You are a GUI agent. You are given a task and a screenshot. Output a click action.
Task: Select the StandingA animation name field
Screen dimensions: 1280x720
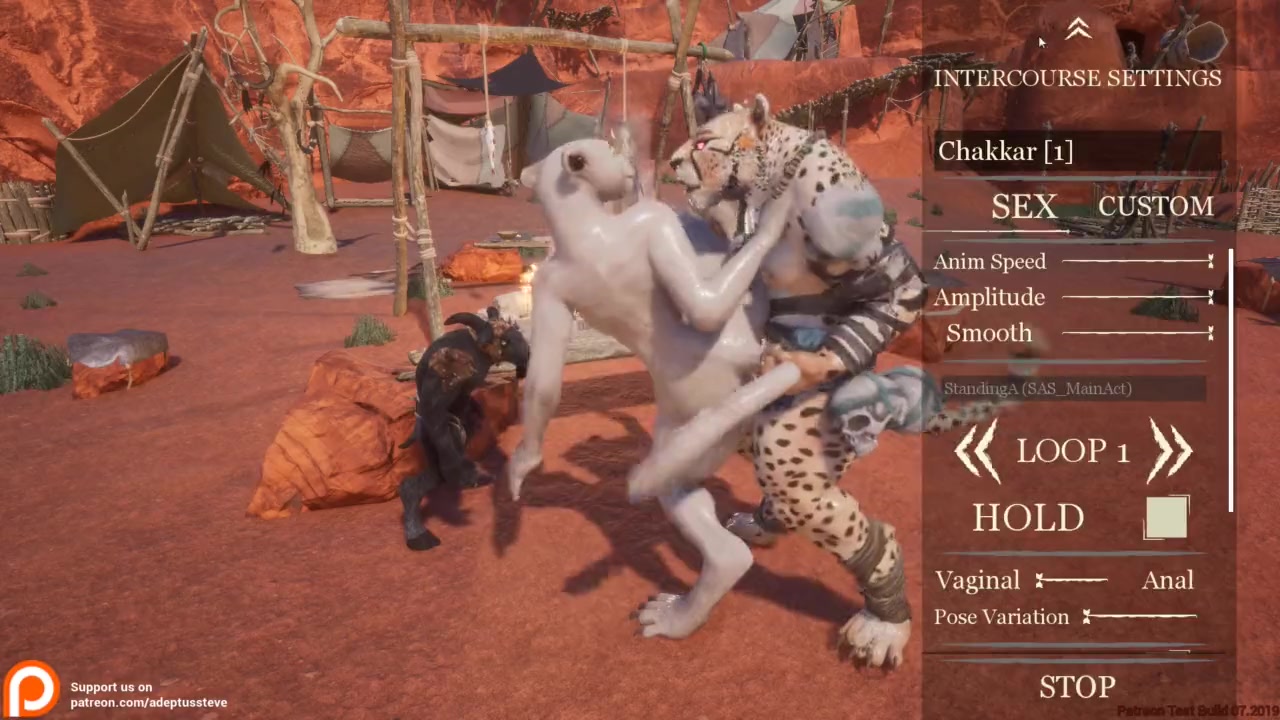(1073, 388)
